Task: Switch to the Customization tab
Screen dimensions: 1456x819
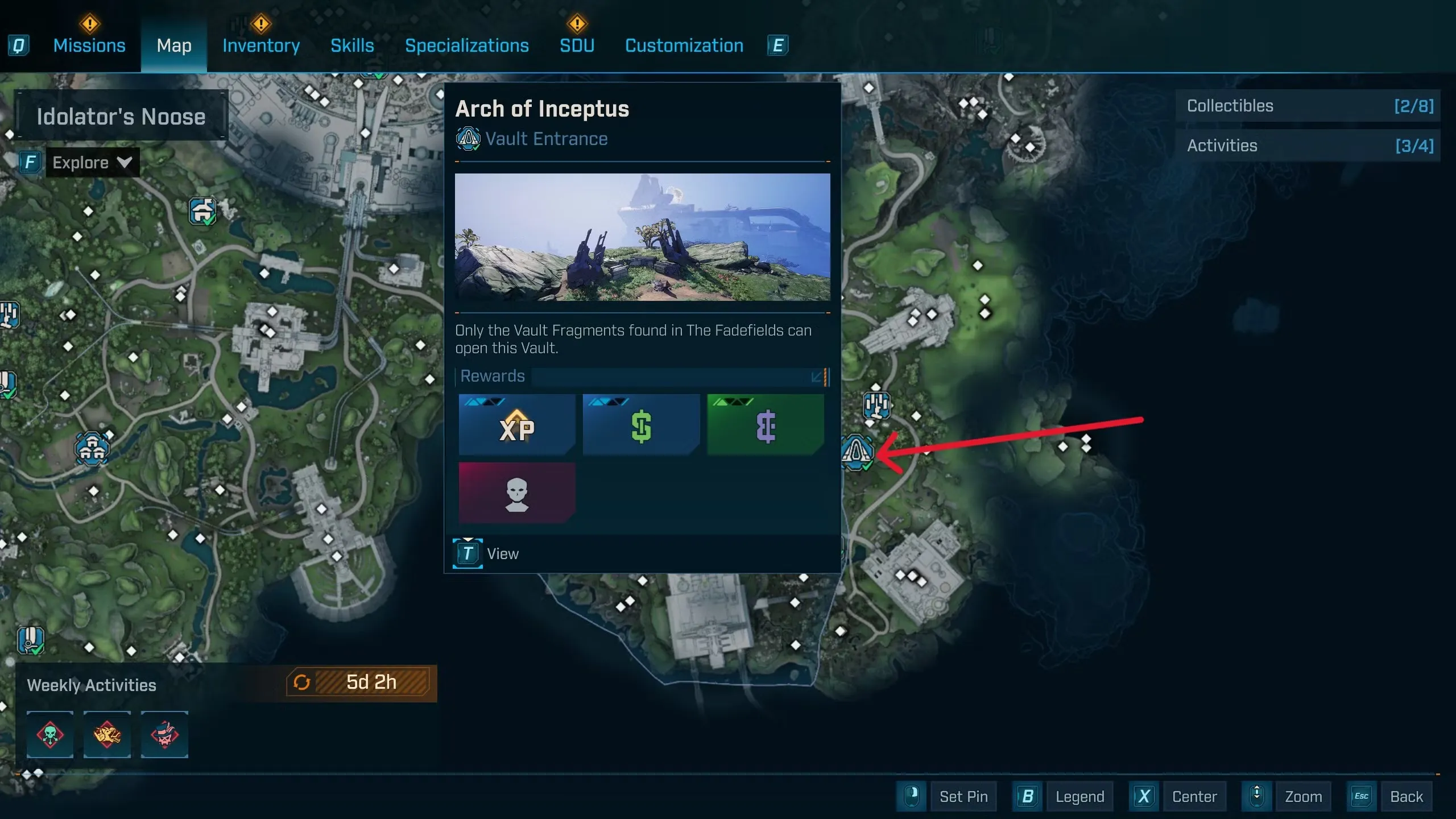Action: coord(684,45)
